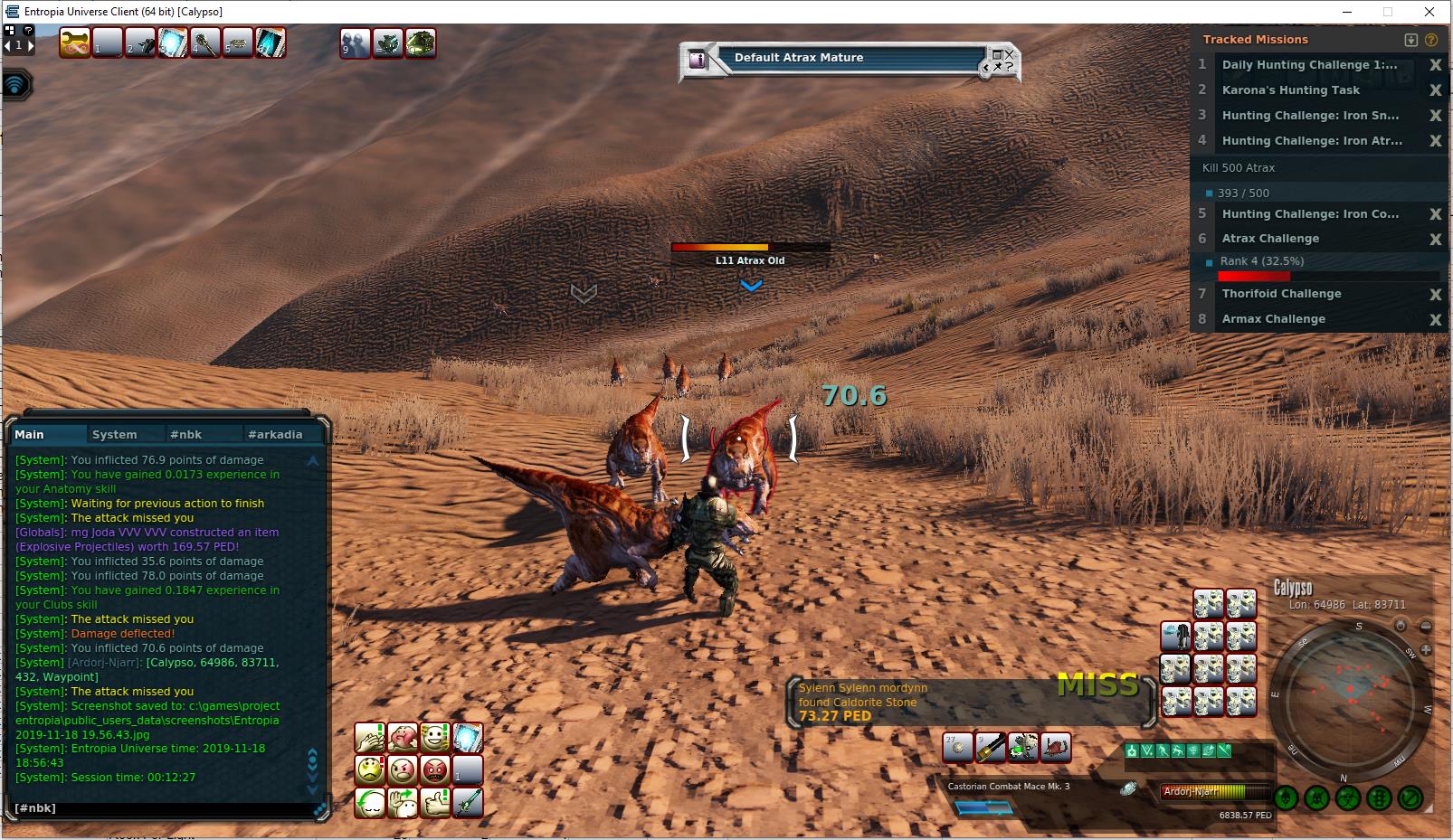Screen dimensions: 1453x840
Task: Open the target options on Atrax Mature bar
Action: tap(1000, 61)
